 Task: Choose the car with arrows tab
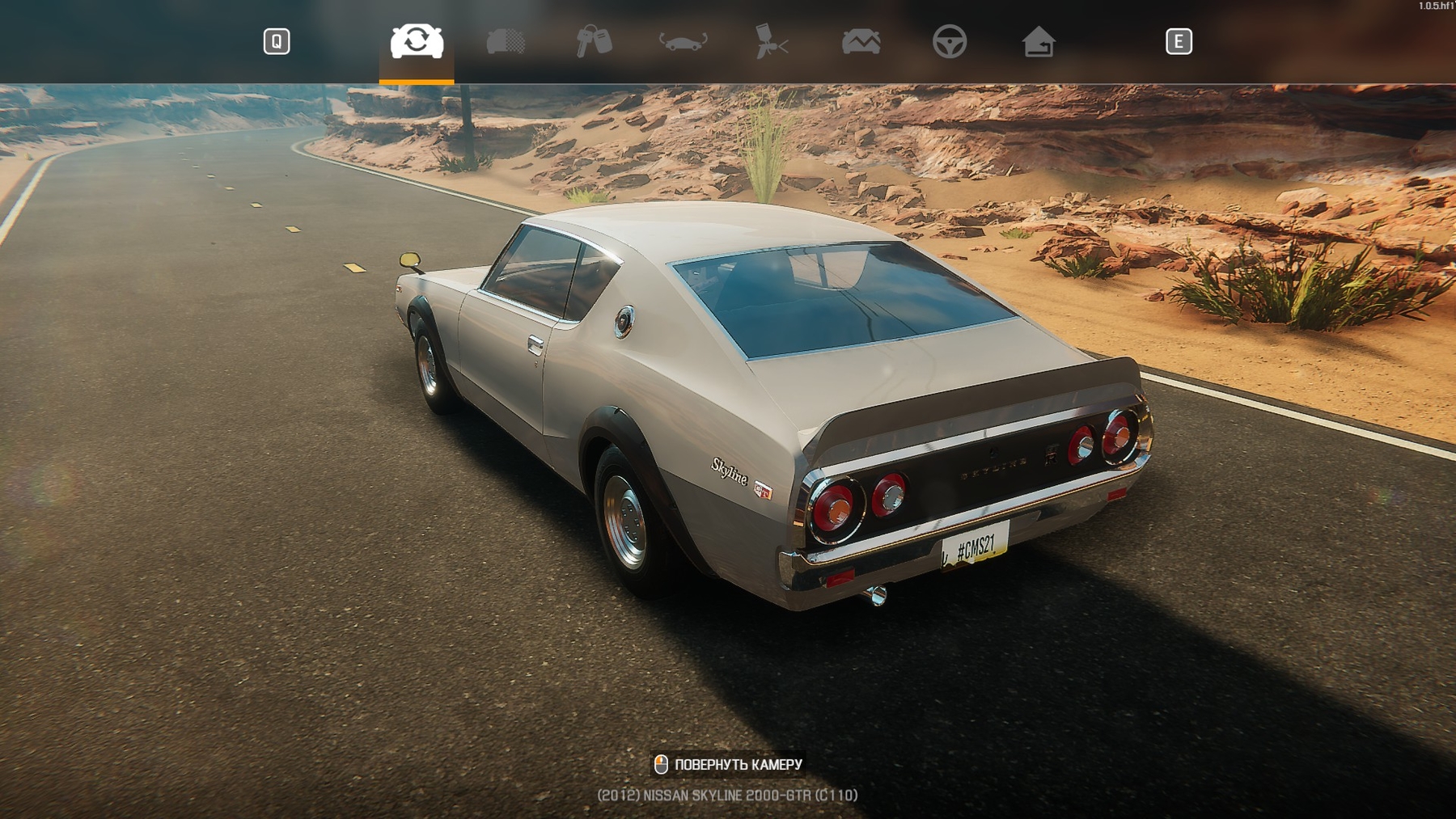(683, 41)
